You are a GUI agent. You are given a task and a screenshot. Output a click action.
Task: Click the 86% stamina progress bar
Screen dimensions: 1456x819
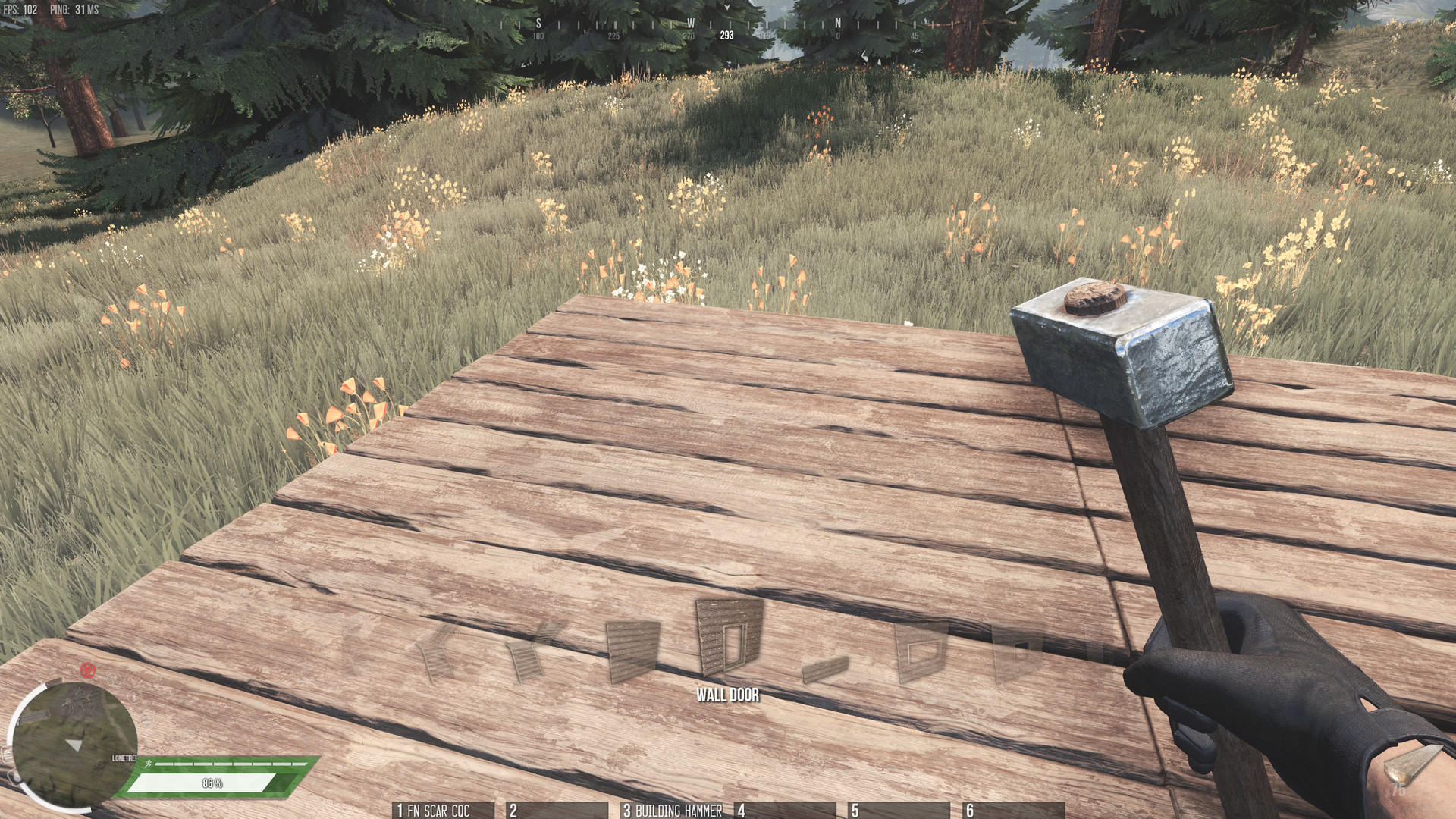212,782
